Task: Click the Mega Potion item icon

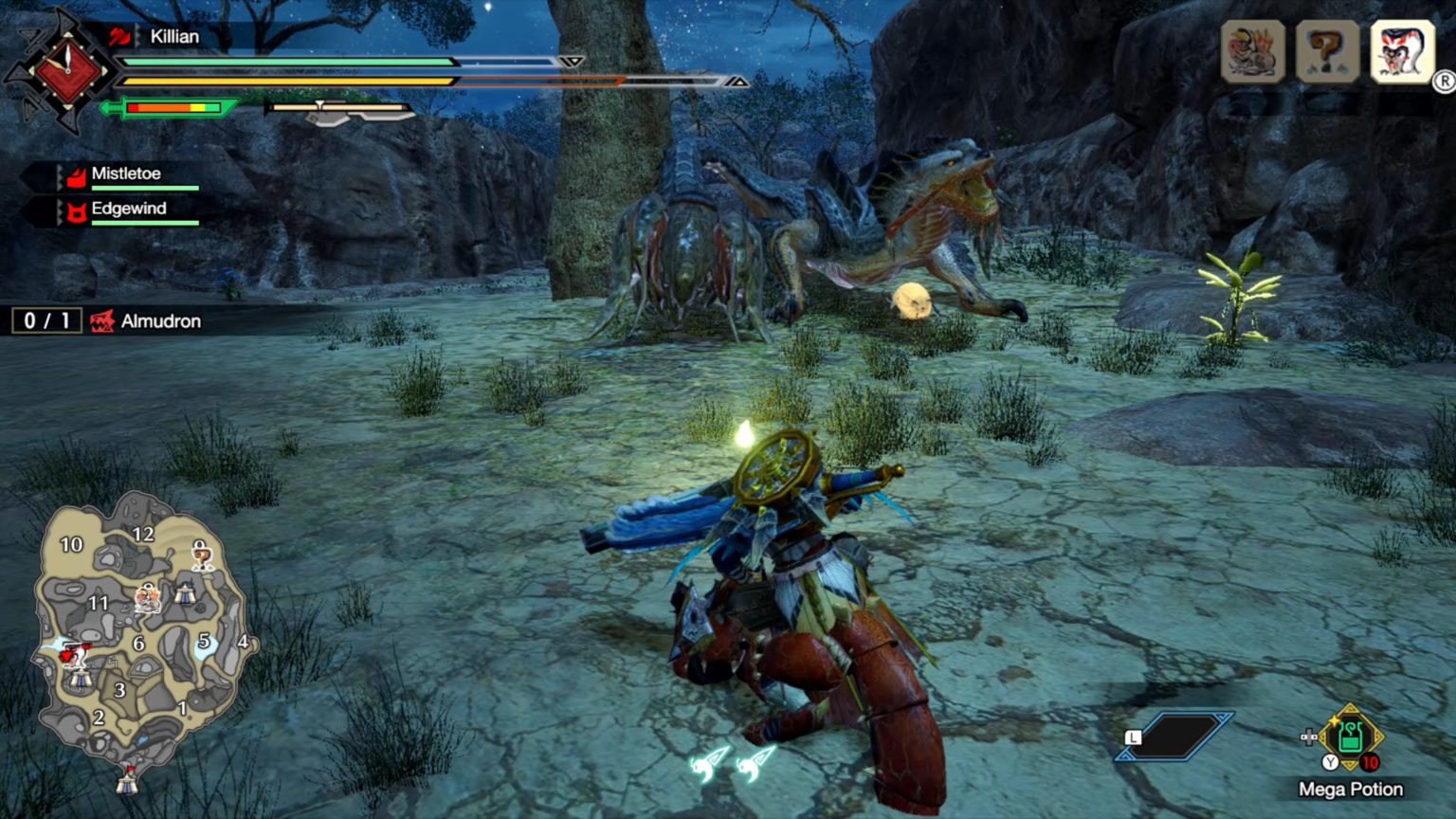Action: (1350, 737)
